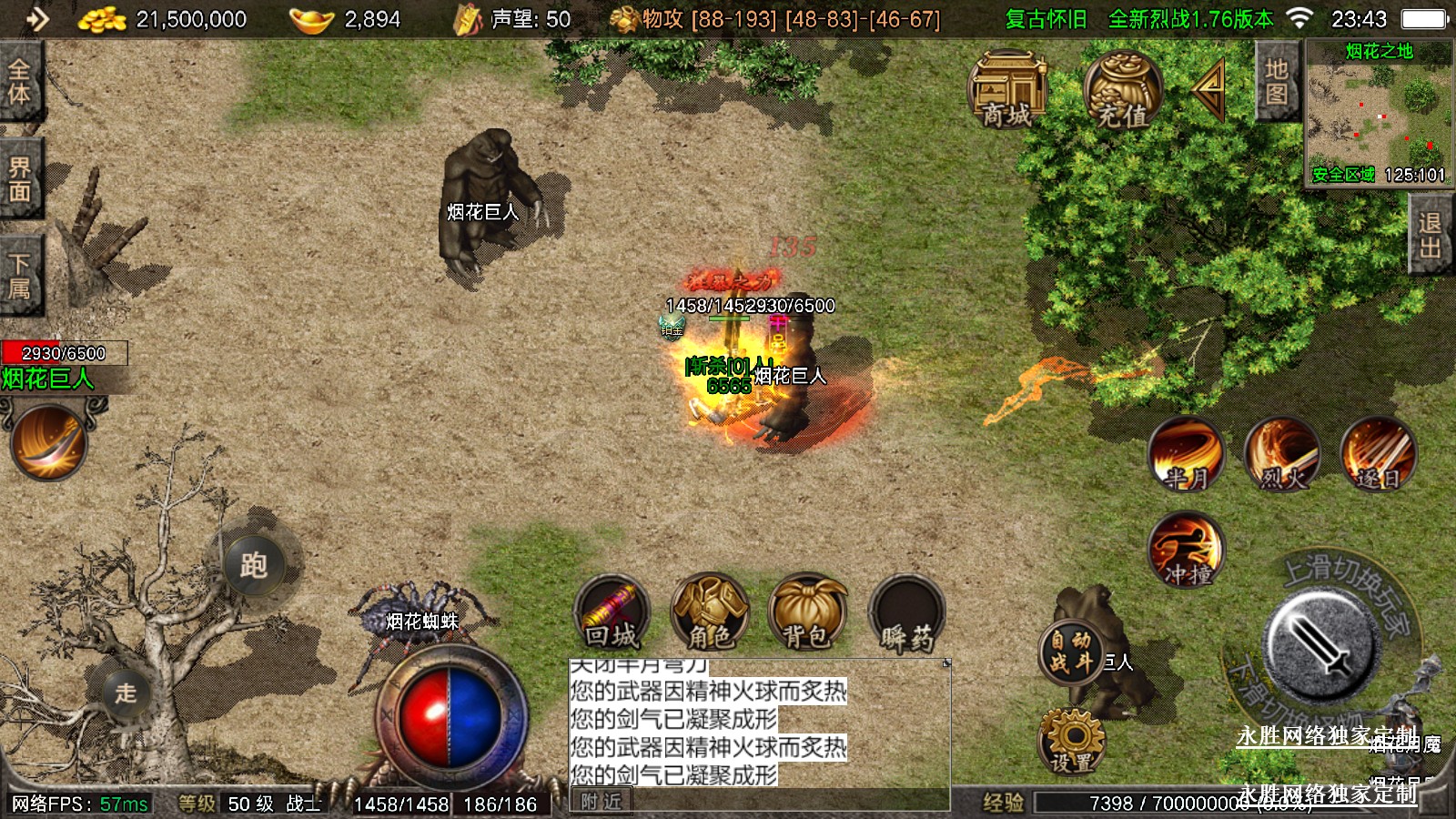The image size is (1456, 819).
Task: Toggle 自动战斗 auto battle
Action: (1070, 652)
